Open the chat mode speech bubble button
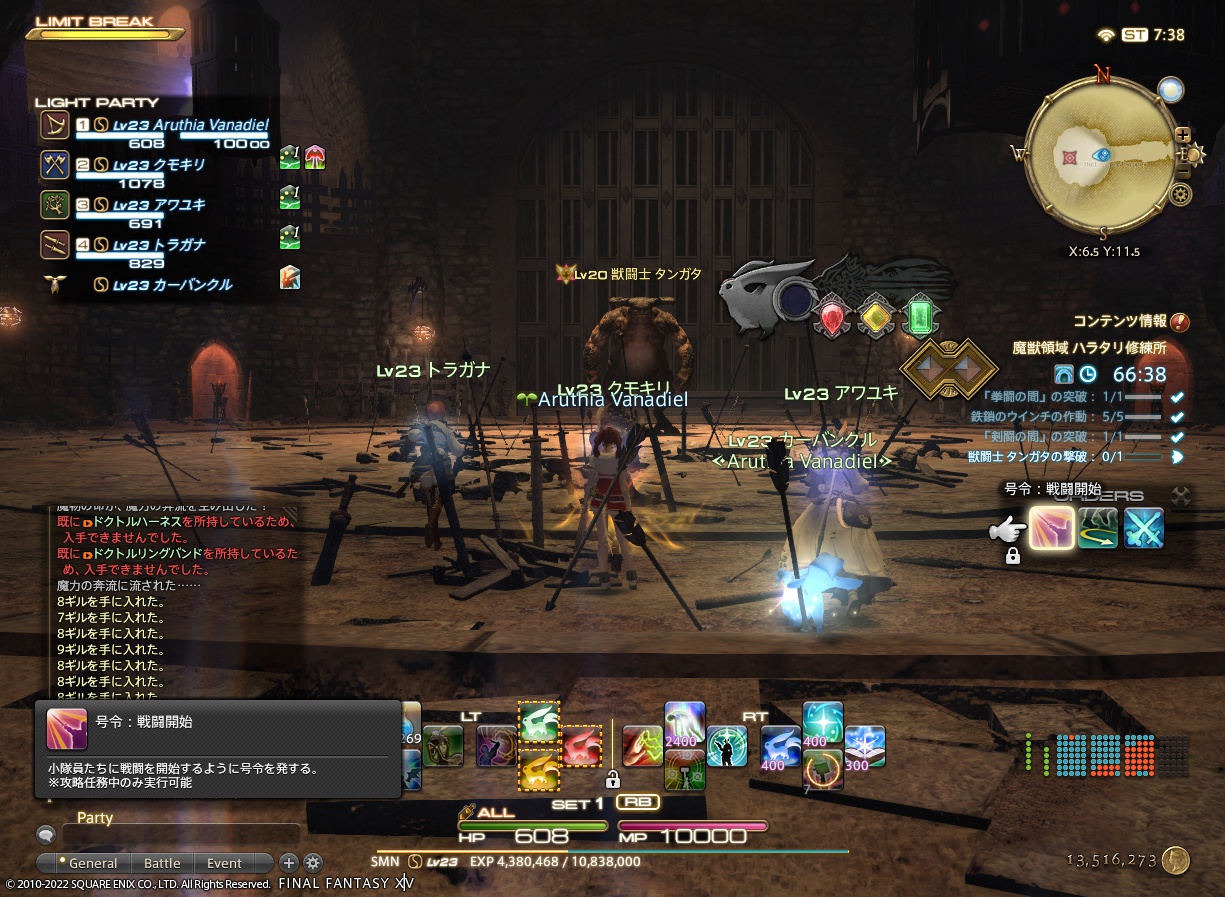The image size is (1225, 897). 45,834
